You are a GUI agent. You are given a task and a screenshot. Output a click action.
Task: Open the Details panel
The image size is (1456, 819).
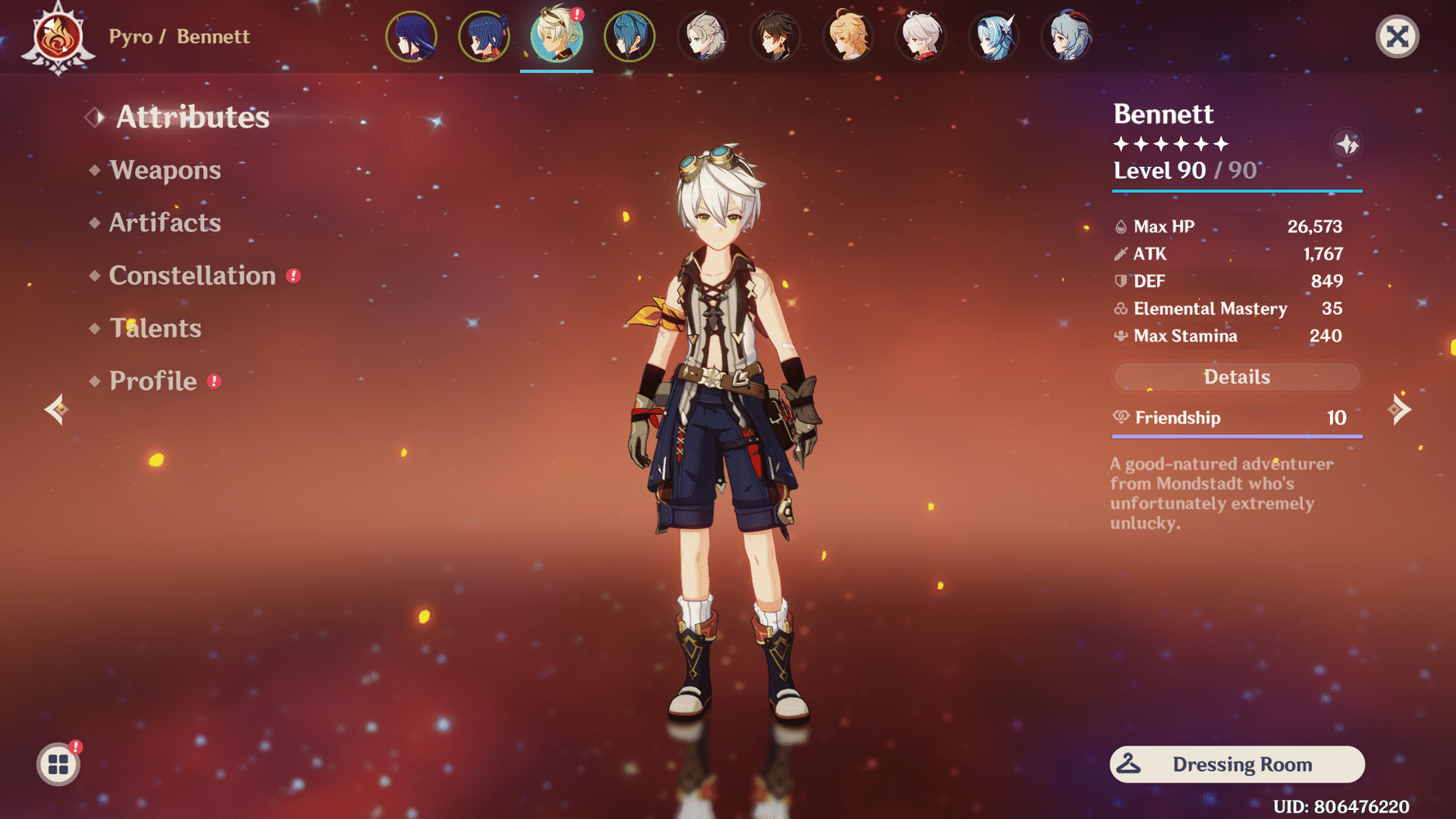[1237, 377]
